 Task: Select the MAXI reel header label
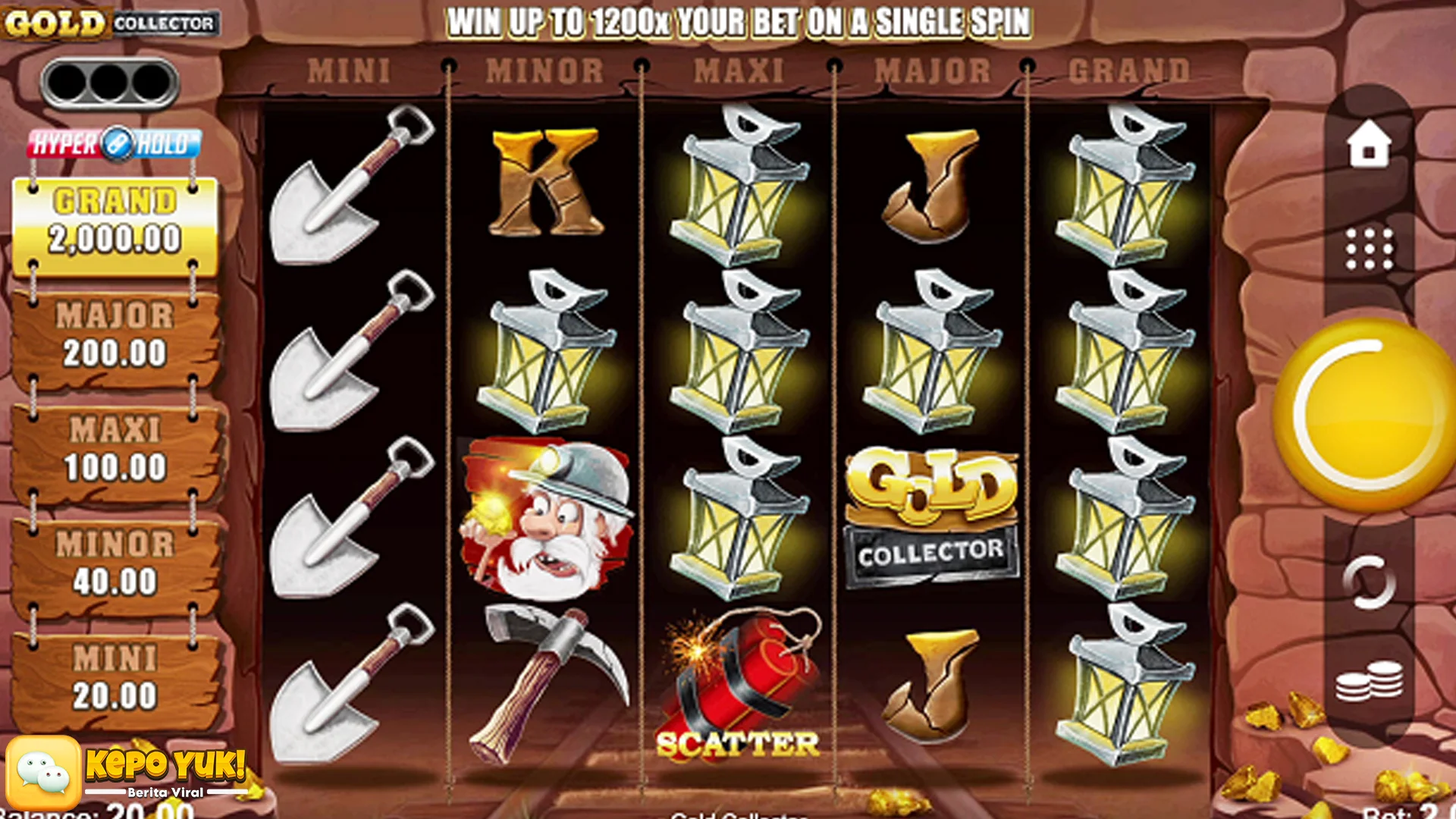739,68
